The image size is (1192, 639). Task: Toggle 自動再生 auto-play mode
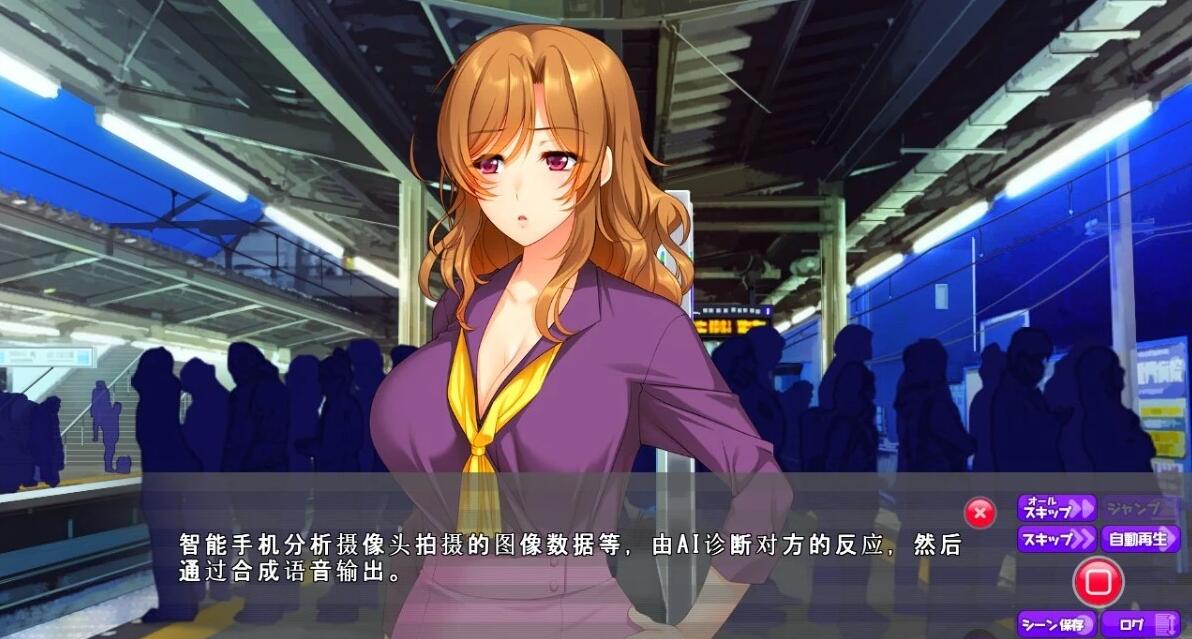[1141, 540]
